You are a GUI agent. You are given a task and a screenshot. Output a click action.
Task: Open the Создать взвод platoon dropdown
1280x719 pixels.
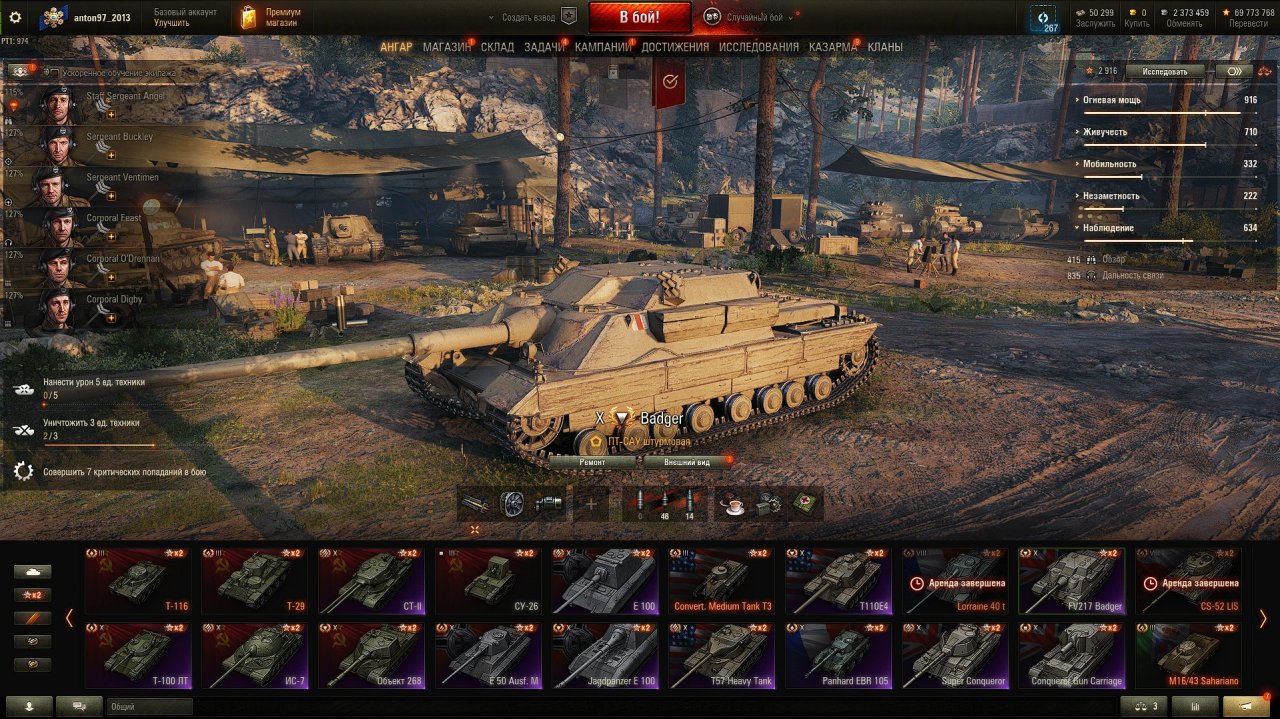(532, 17)
